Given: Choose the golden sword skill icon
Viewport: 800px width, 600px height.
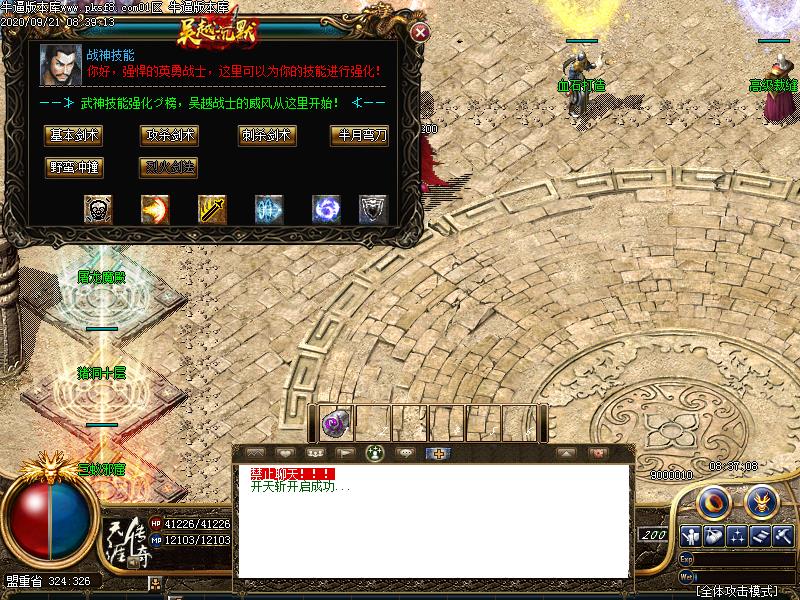Looking at the screenshot, I should coord(212,209).
